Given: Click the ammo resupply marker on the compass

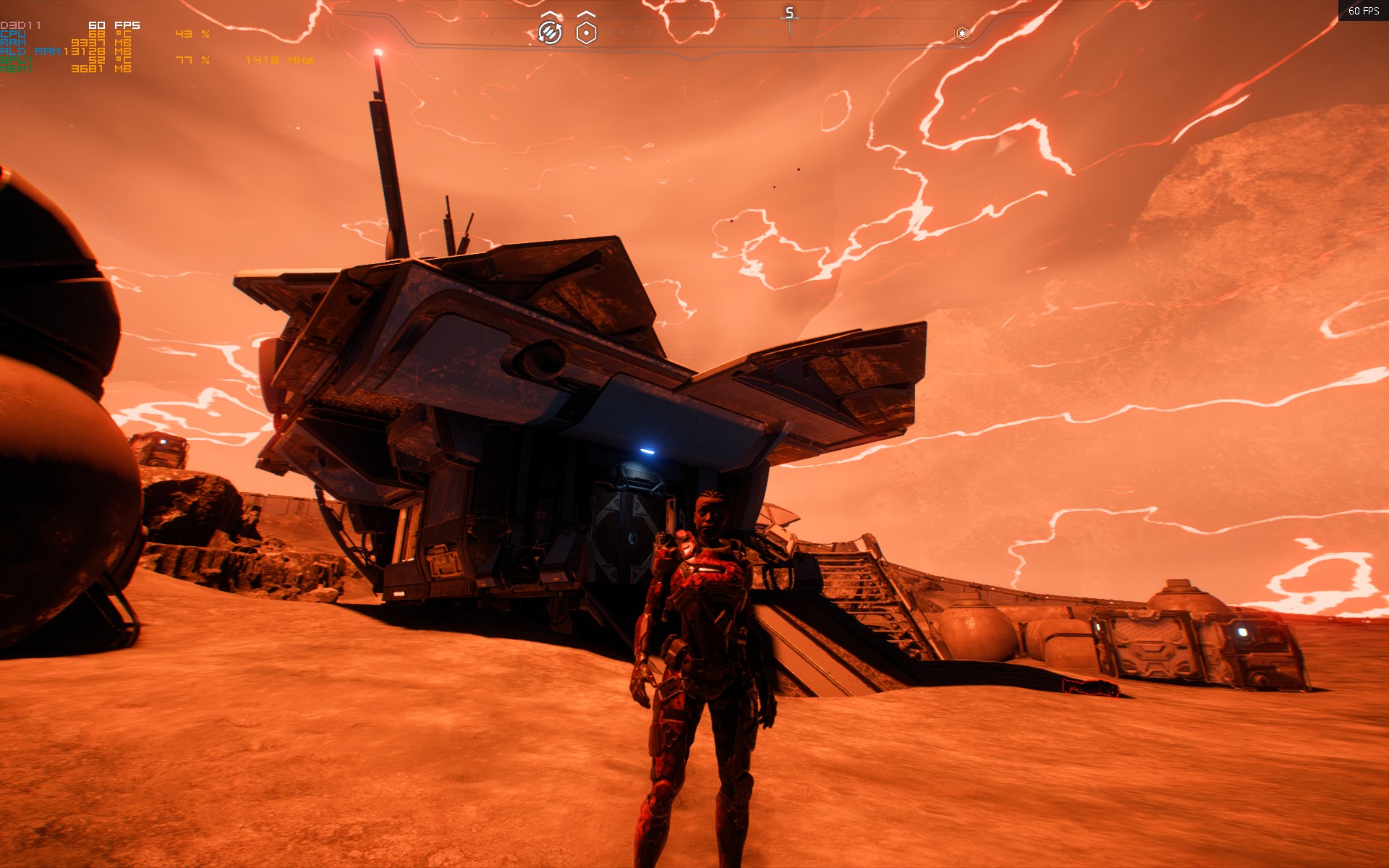Looking at the screenshot, I should click(550, 32).
